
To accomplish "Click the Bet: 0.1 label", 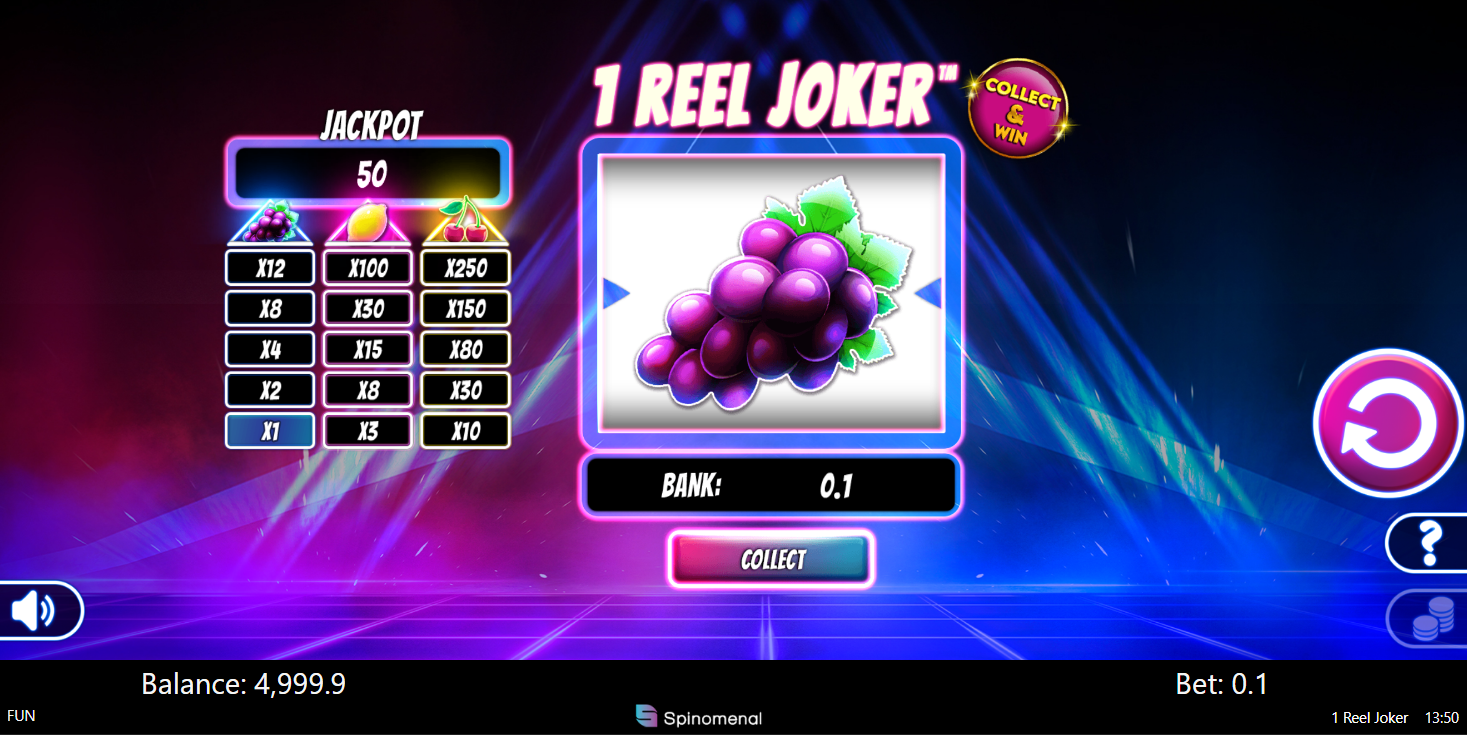I will [x=1220, y=684].
